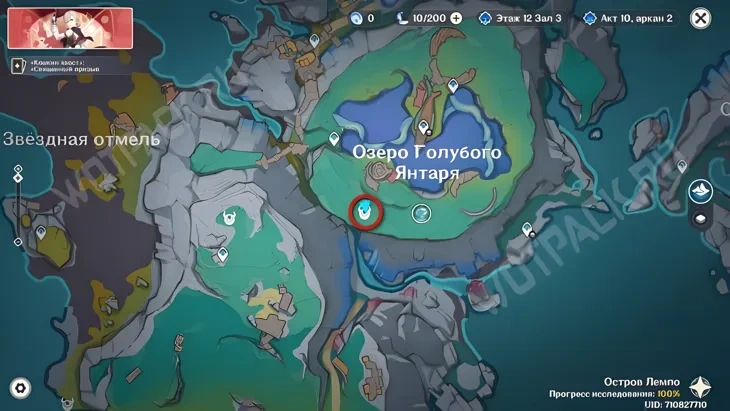Open map settings gear icon
This screenshot has height=411, width=730.
coord(19,388)
